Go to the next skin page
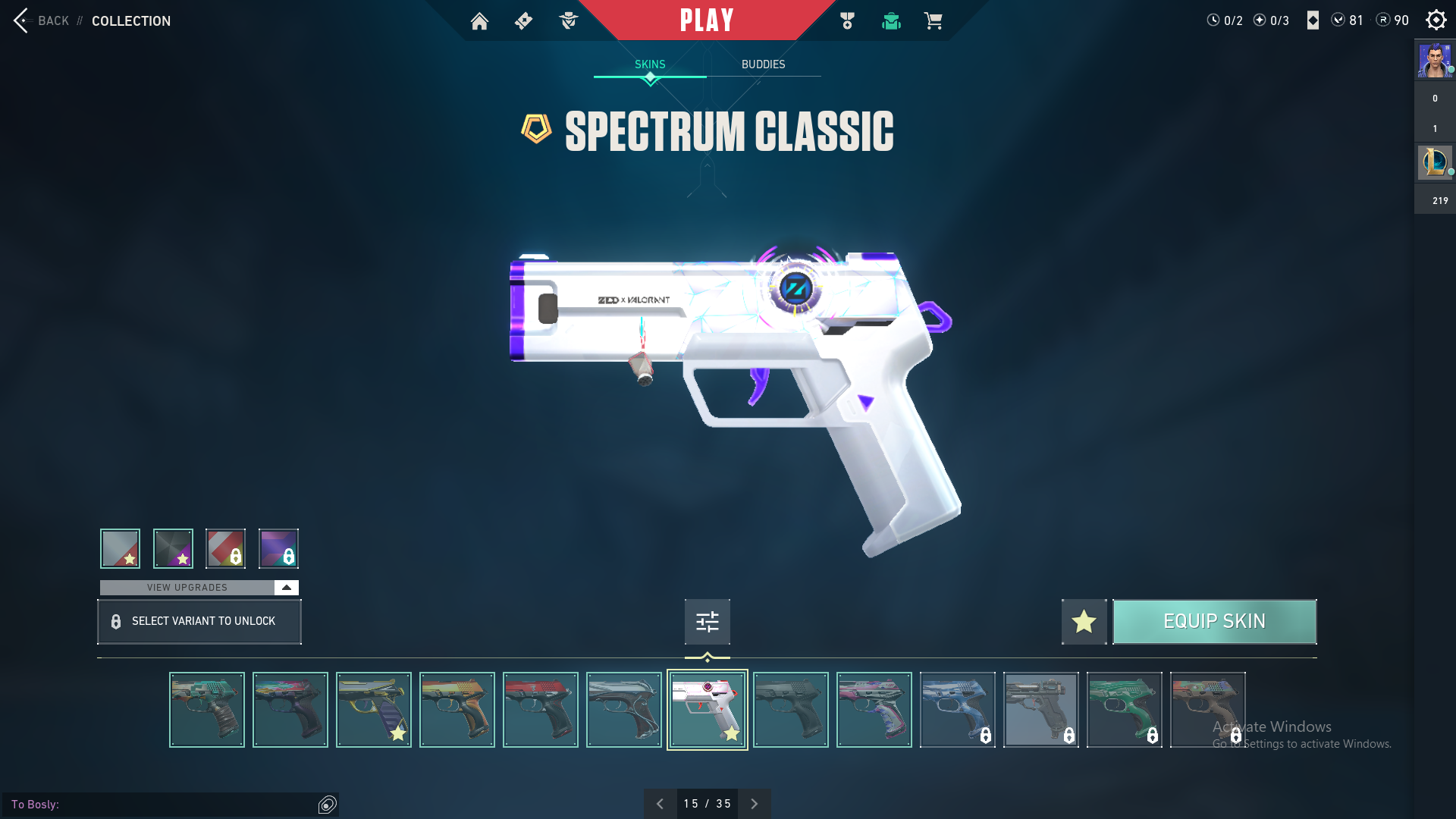Screen dimensions: 1456x819 point(754,804)
